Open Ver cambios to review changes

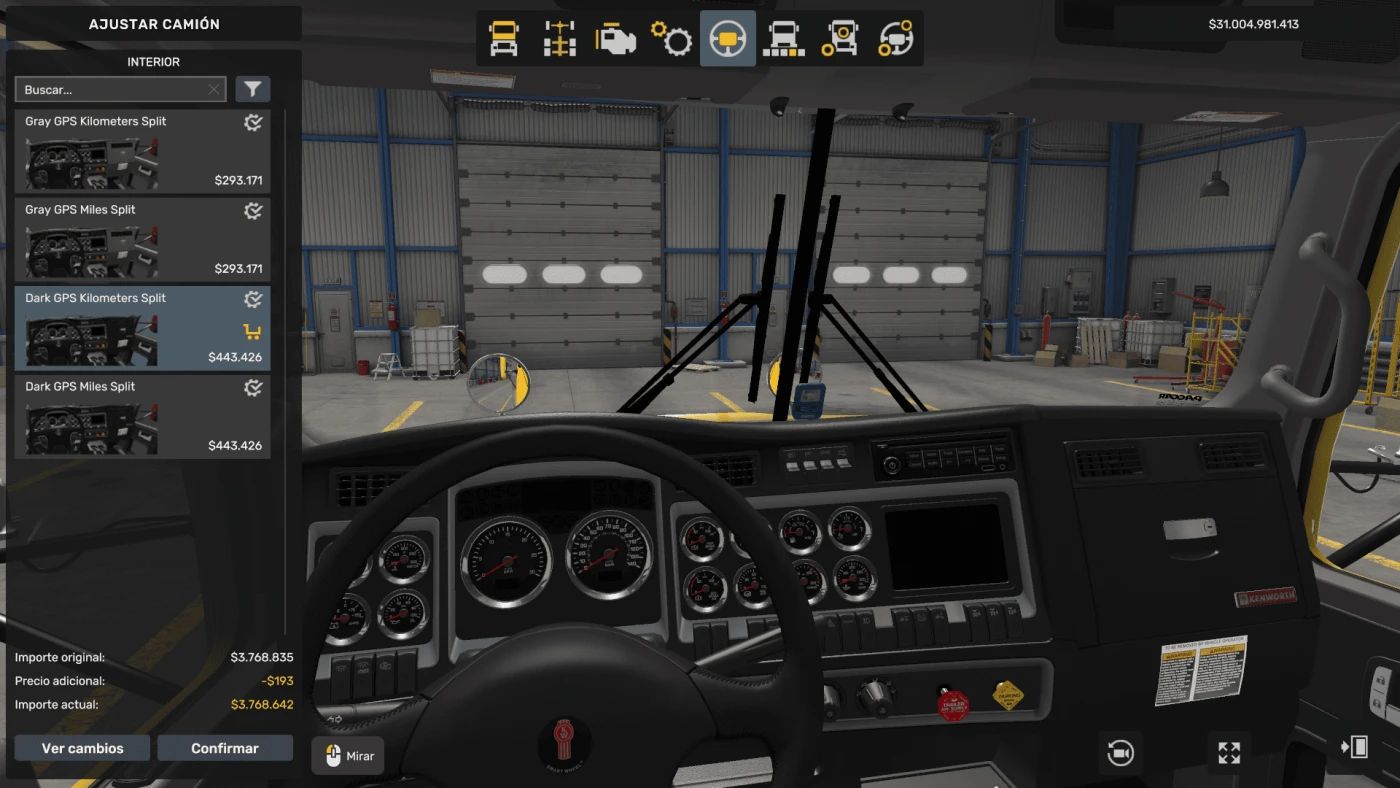tap(82, 748)
